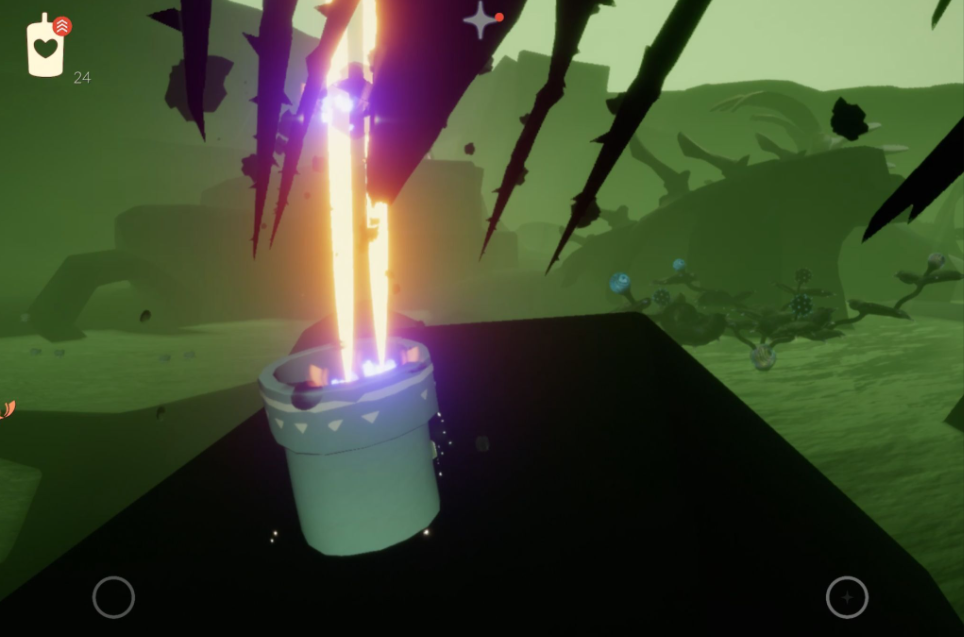Tap the four-point star emote icon
Viewport: 964px width, 637px height.
[480, 20]
